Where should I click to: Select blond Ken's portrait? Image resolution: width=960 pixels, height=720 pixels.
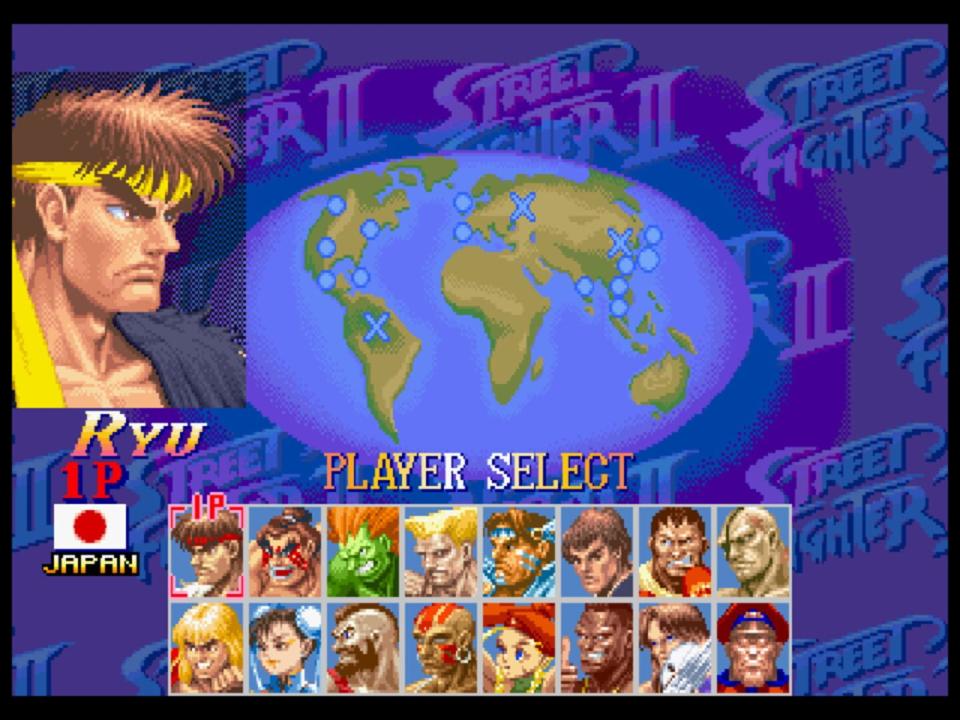(207, 647)
